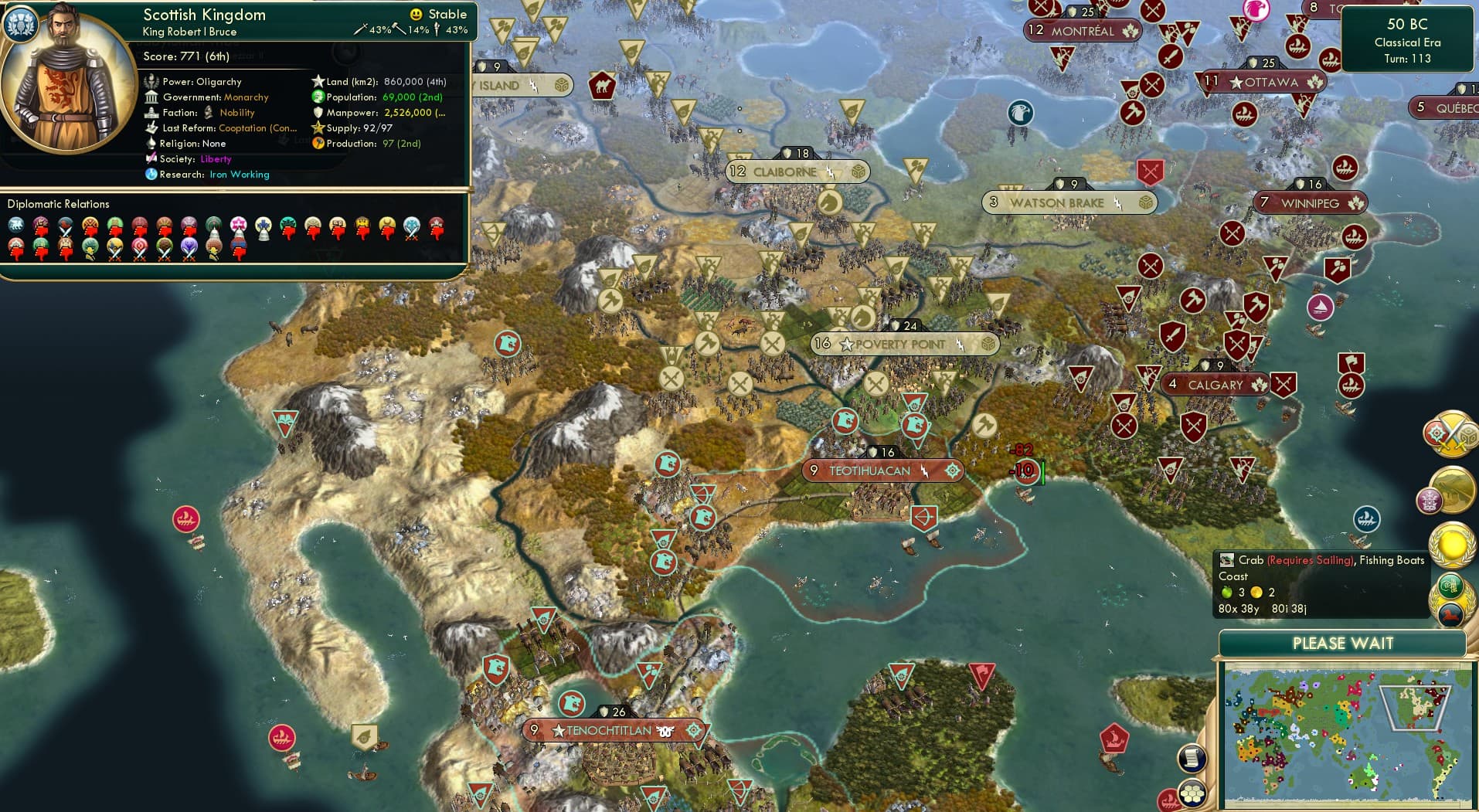Screen dimensions: 1479x812
Task: Click the Great Wall wonder medallion
Action: [x=1453, y=491]
